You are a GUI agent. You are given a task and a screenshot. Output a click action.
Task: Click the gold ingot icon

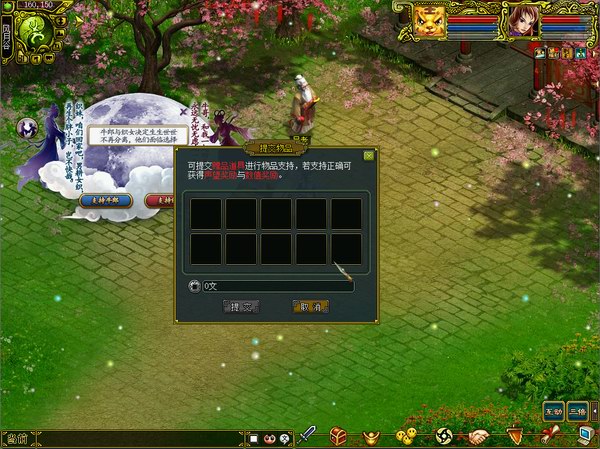372,436
